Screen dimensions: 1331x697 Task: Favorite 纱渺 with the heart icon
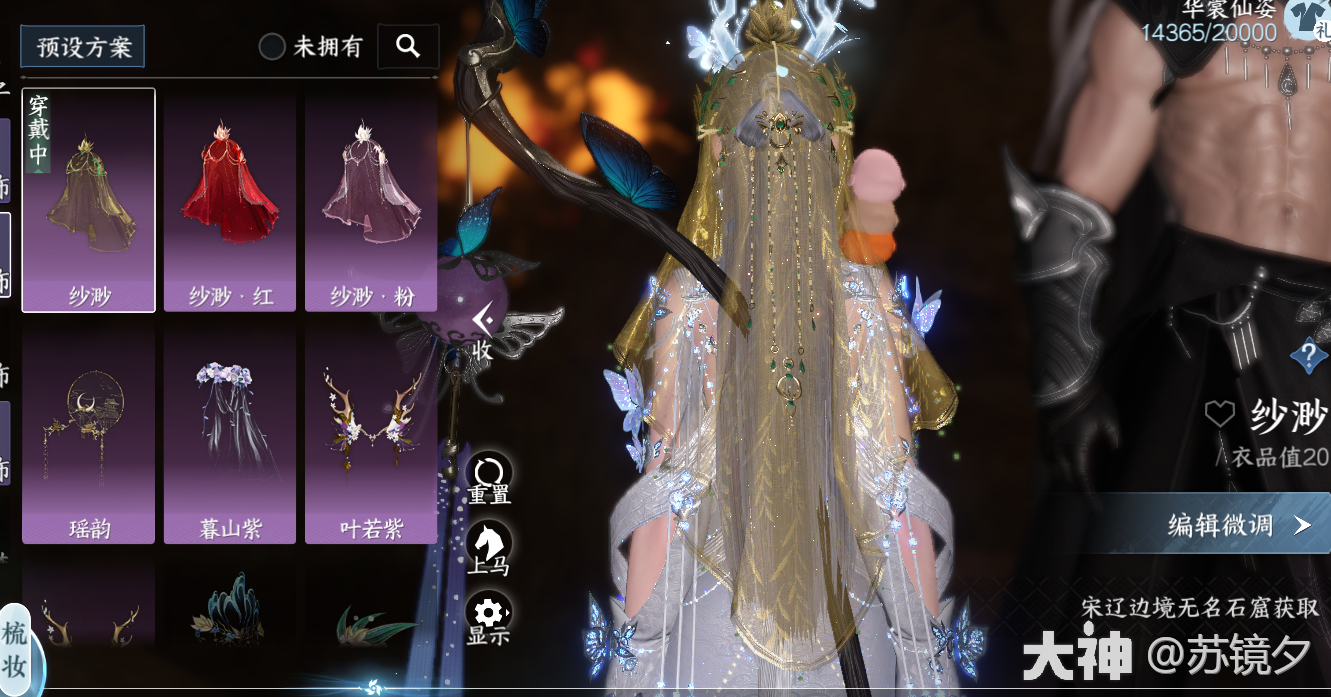[1220, 415]
